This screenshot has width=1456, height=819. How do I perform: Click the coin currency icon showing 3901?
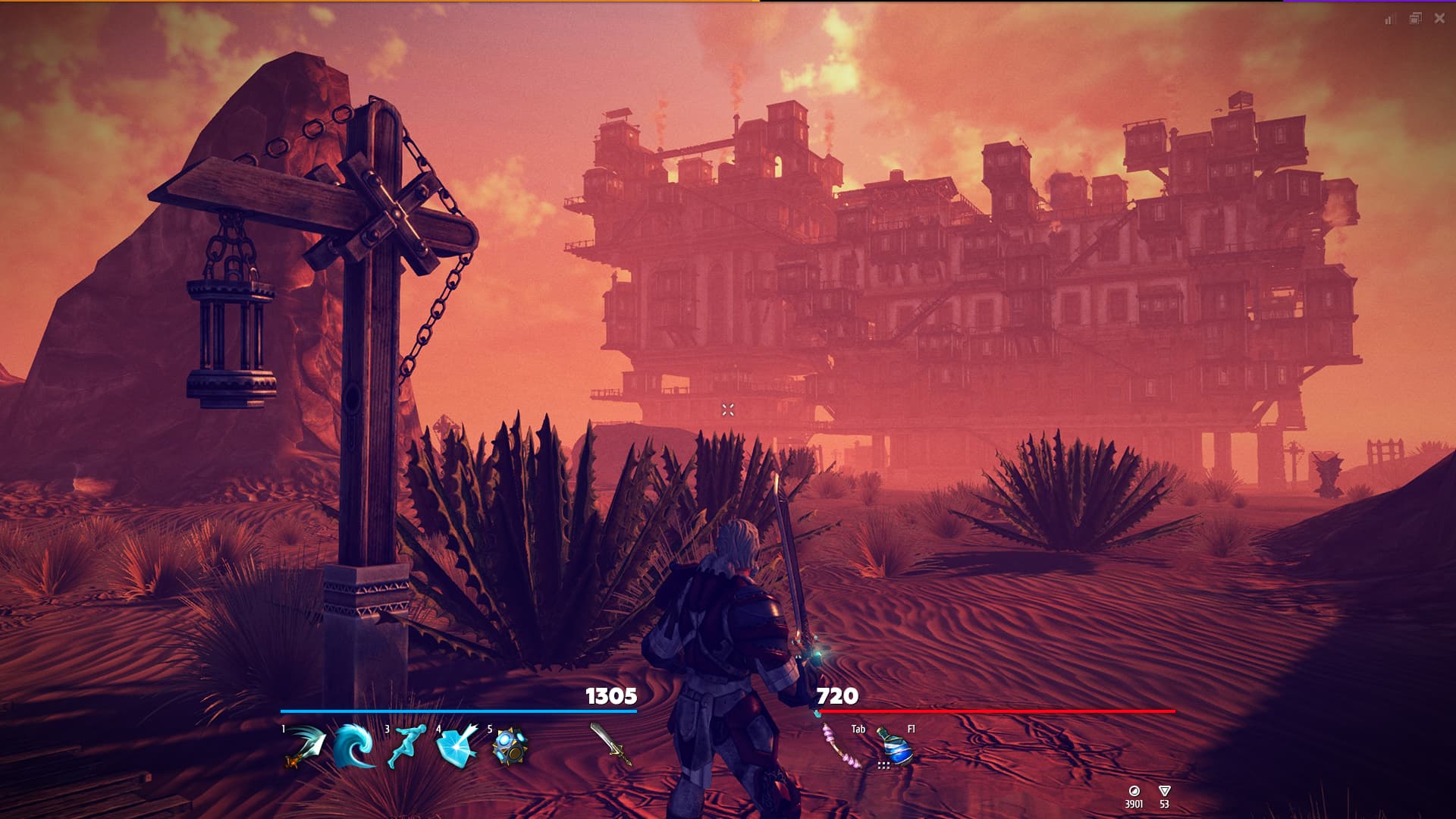pos(1135,790)
